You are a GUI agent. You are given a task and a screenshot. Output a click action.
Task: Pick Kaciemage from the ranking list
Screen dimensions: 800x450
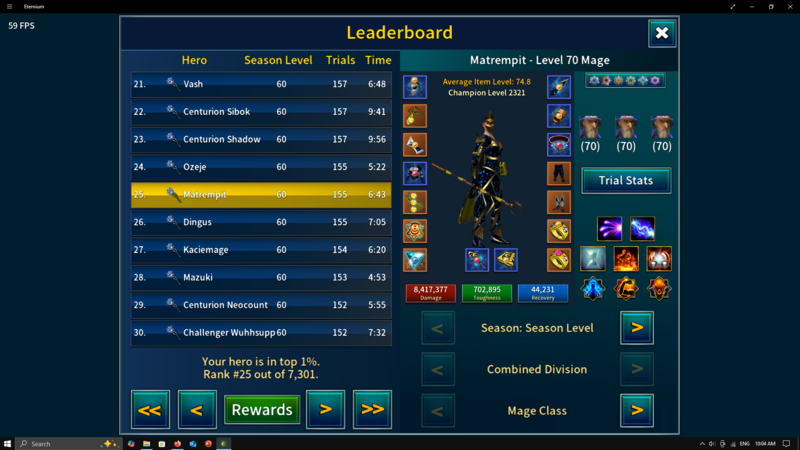pos(261,250)
